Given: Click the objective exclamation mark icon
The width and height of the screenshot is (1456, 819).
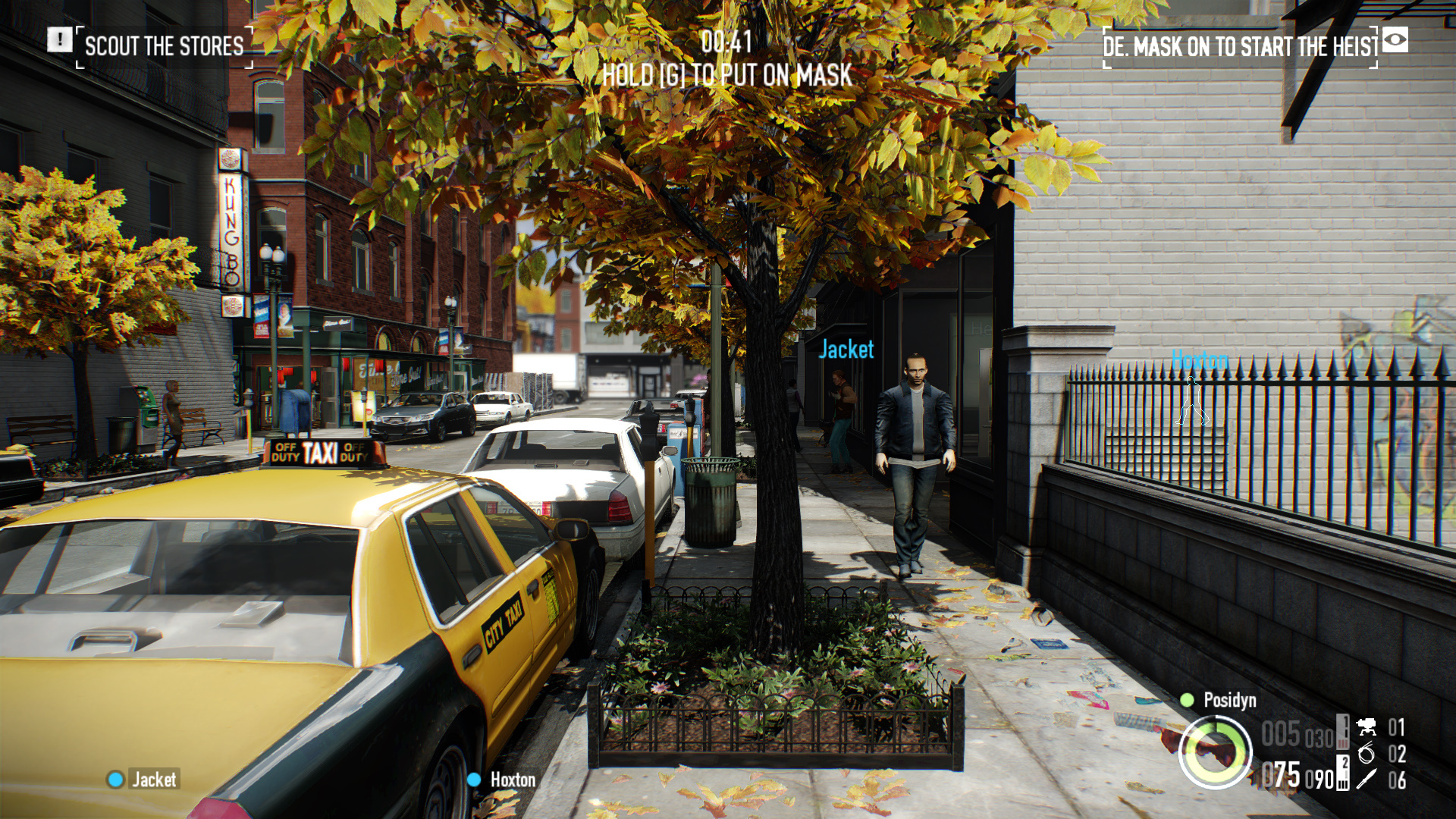Looking at the screenshot, I should click(x=60, y=39).
